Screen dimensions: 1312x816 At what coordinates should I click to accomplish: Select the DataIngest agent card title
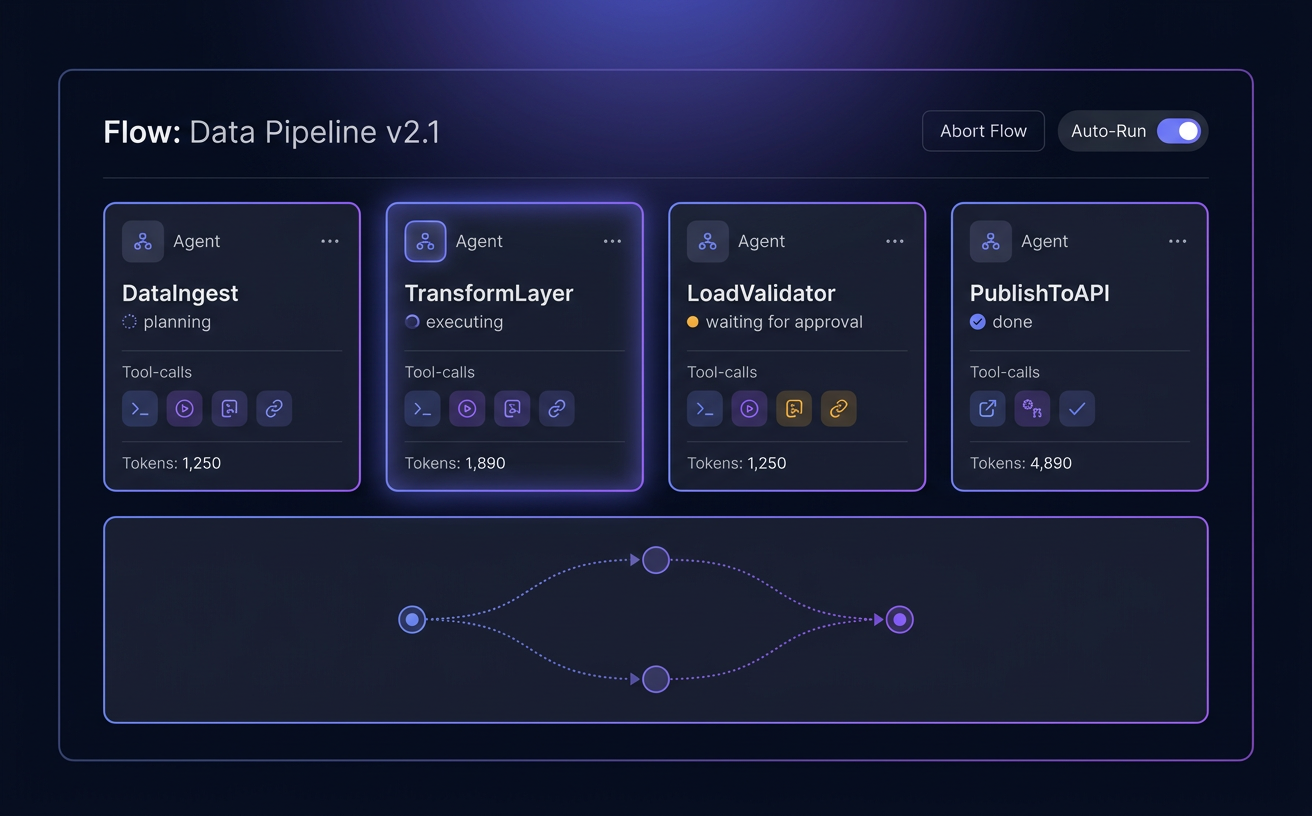(x=180, y=293)
